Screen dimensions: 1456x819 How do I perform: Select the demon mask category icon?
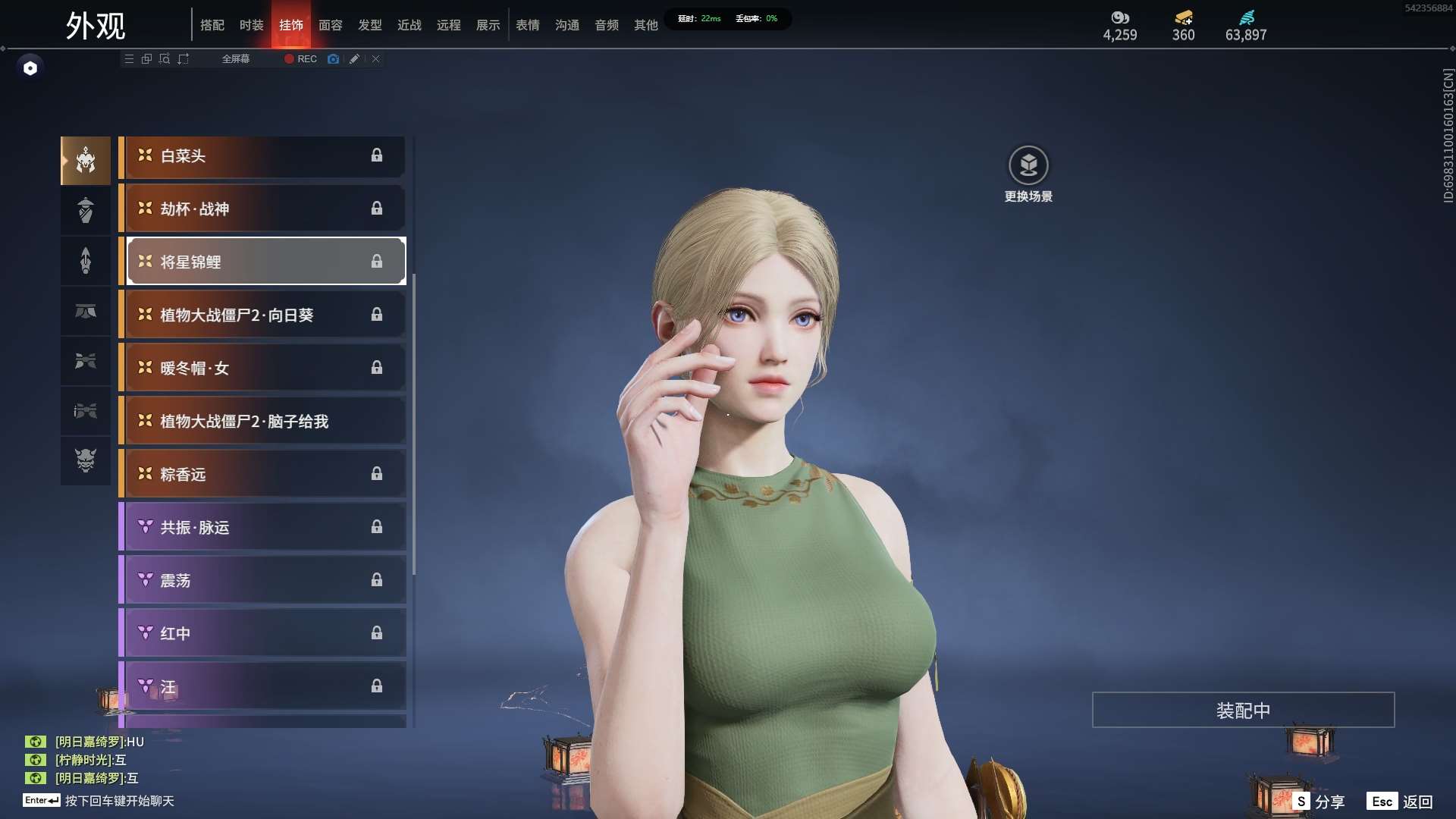tap(86, 460)
